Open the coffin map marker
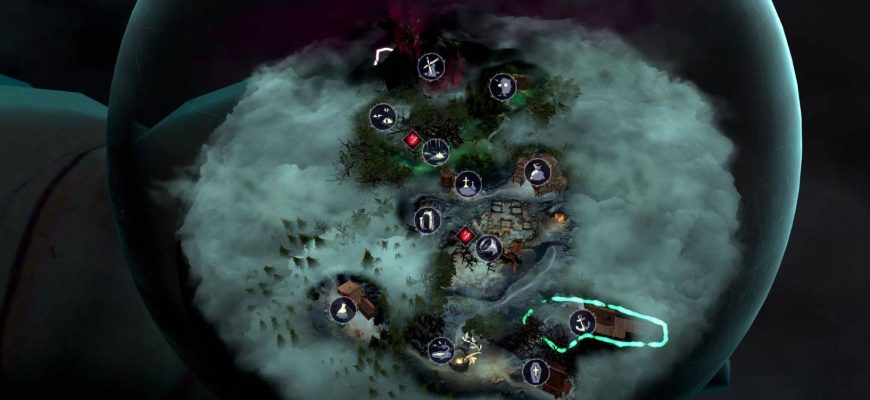Viewport: 870px width, 400px height. [536, 372]
